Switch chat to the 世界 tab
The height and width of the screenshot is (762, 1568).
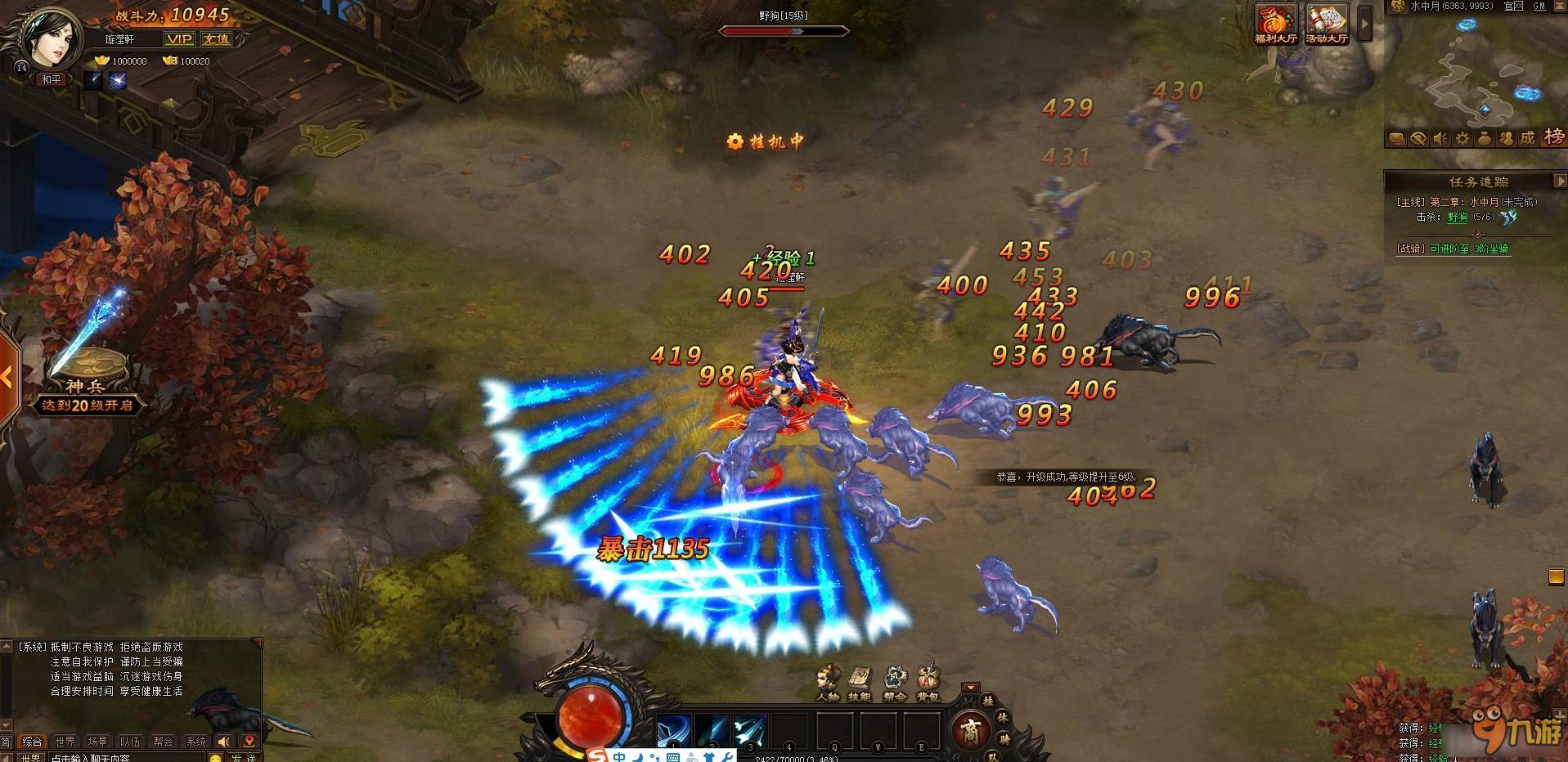[x=65, y=742]
